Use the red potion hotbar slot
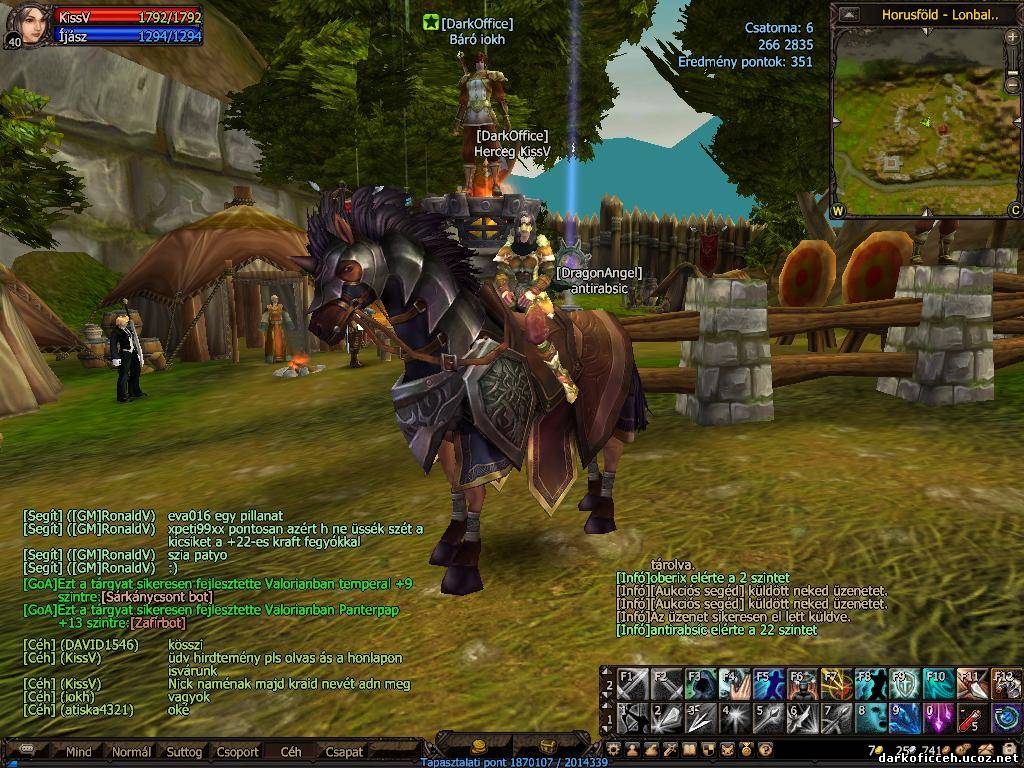 click(971, 718)
